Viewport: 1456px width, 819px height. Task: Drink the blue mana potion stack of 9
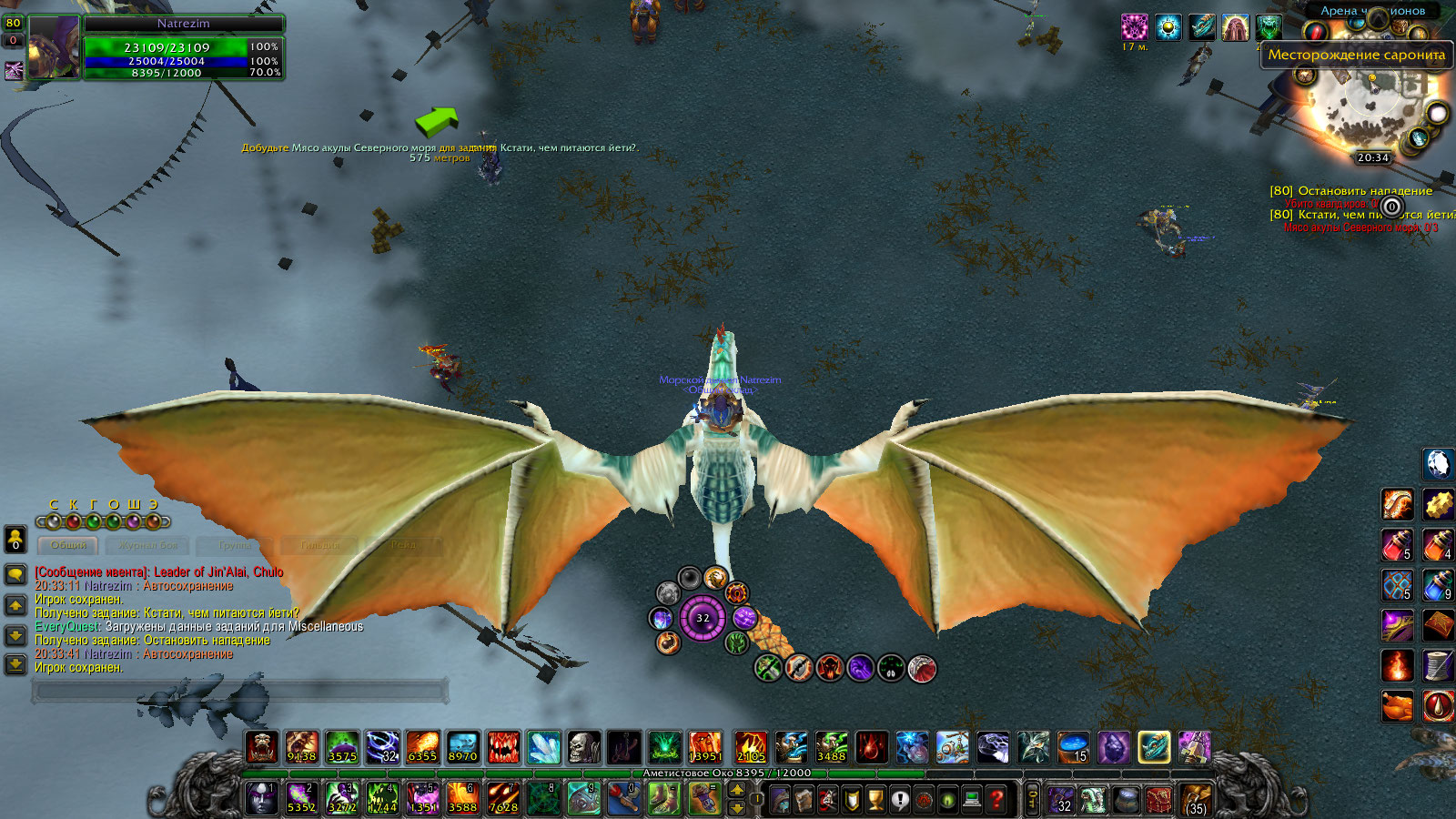[x=1438, y=585]
